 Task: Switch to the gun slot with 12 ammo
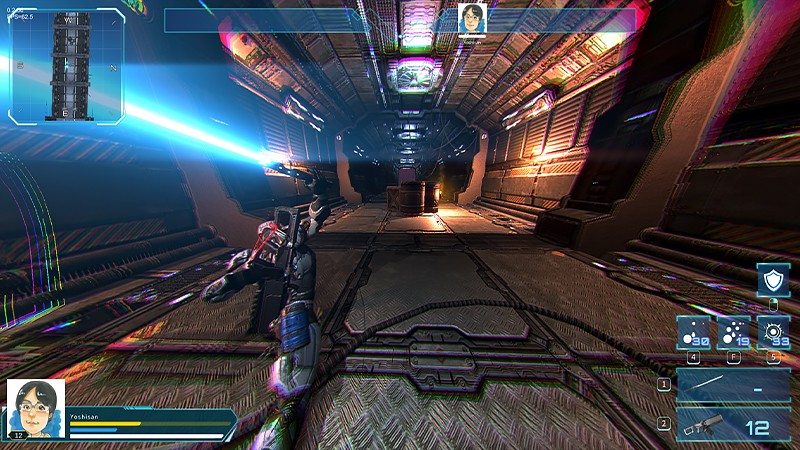733,424
